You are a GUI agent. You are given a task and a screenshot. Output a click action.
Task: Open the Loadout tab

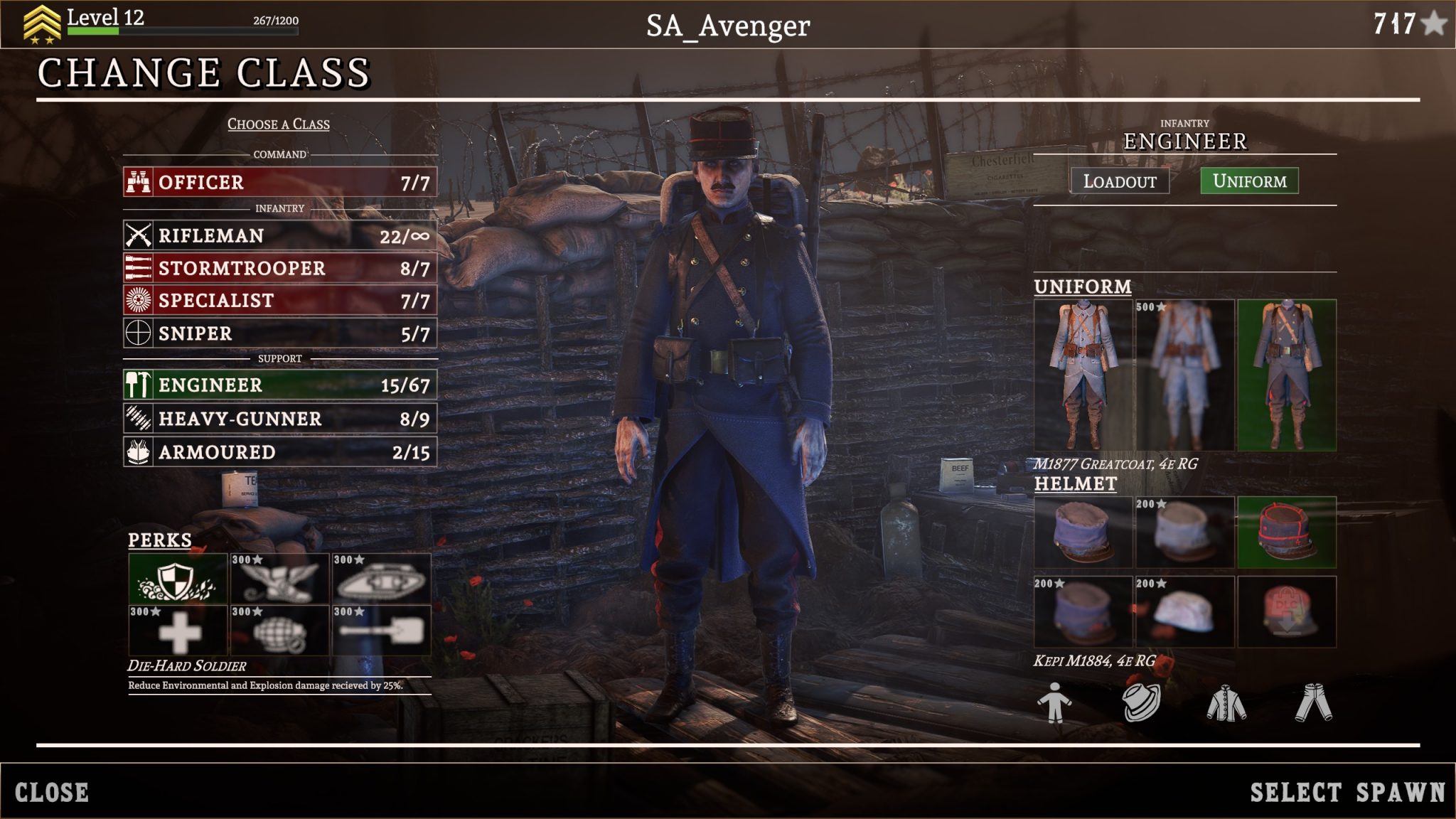1120,181
